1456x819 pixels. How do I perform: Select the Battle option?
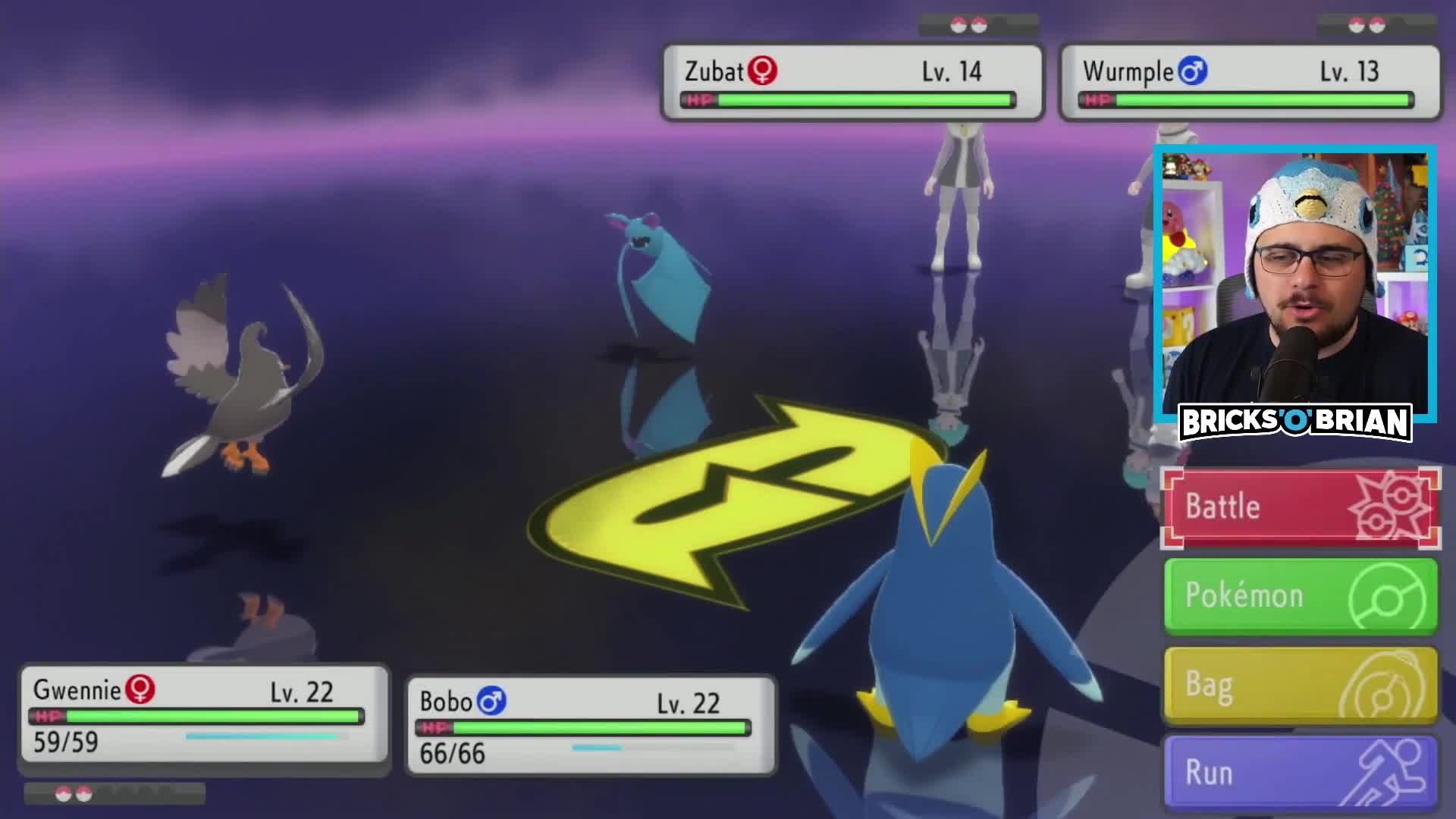click(x=1299, y=507)
